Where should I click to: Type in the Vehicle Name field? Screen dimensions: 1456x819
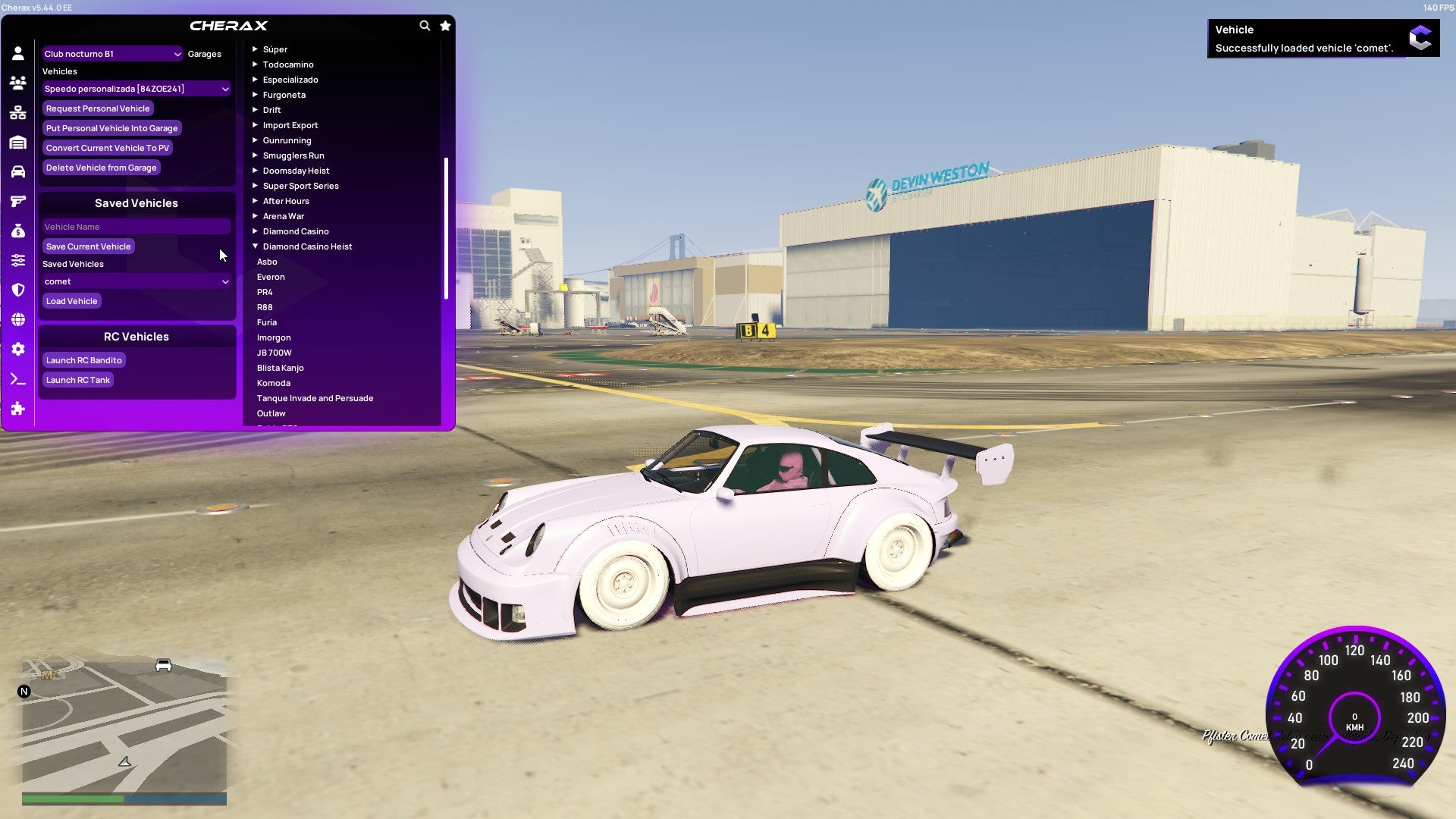136,226
